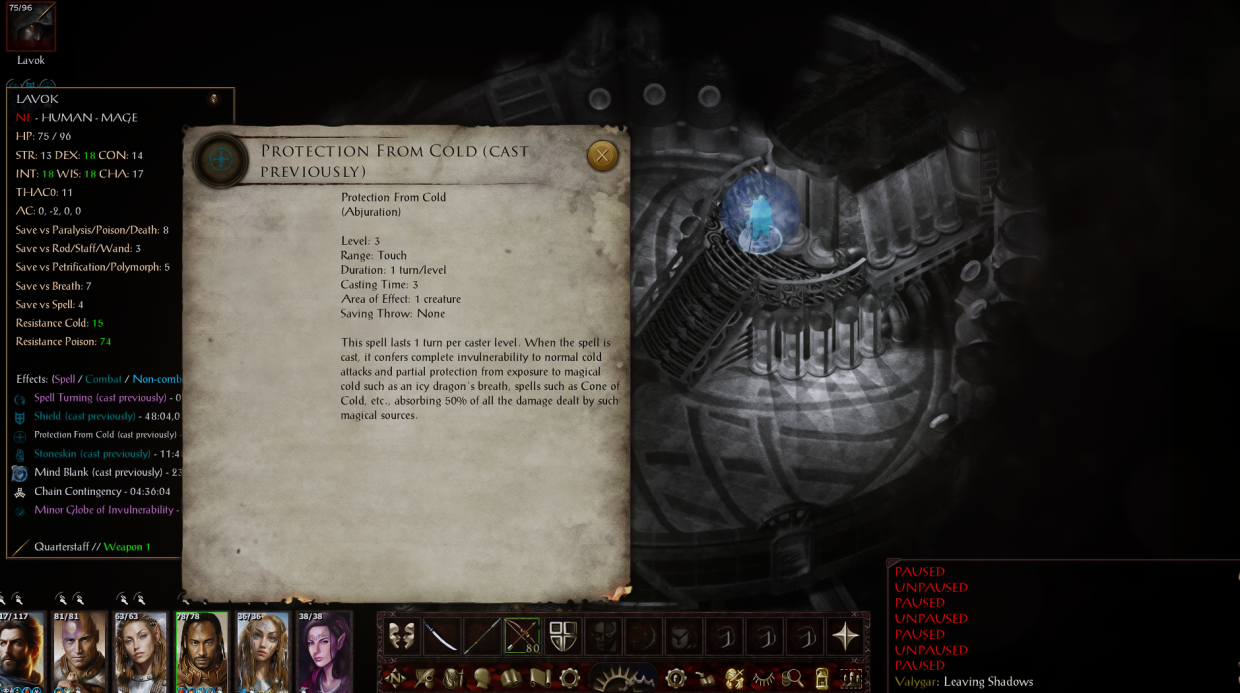Image resolution: width=1240 pixels, height=693 pixels.
Task: Open the two-masks dialogue action
Action: (401, 636)
